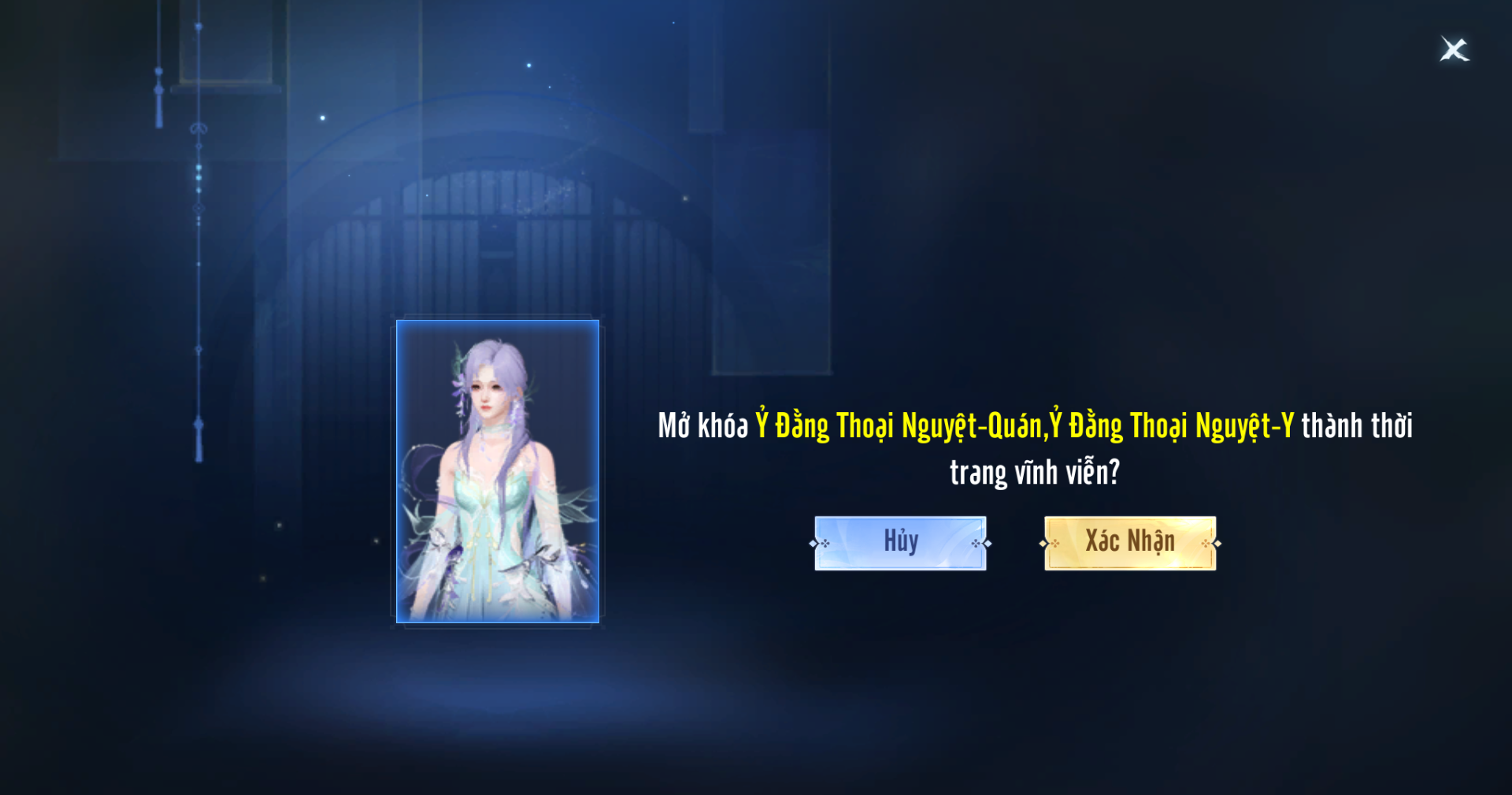Select the purple-haired outfit preview card
Image resolution: width=1512 pixels, height=795 pixels.
click(498, 471)
